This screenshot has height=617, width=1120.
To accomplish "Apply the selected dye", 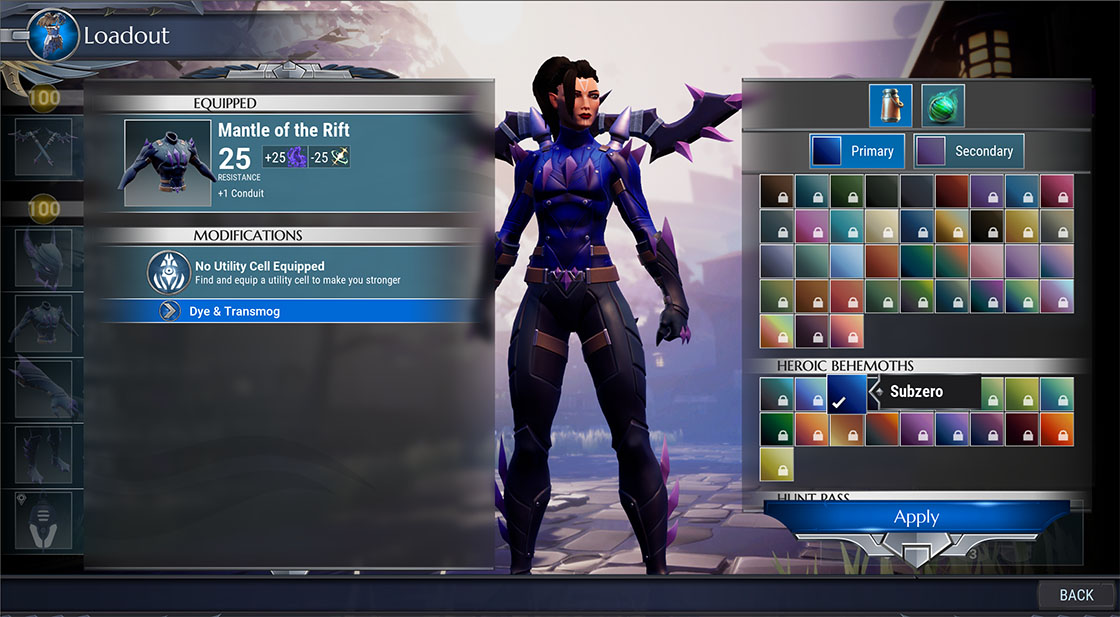I will (916, 518).
